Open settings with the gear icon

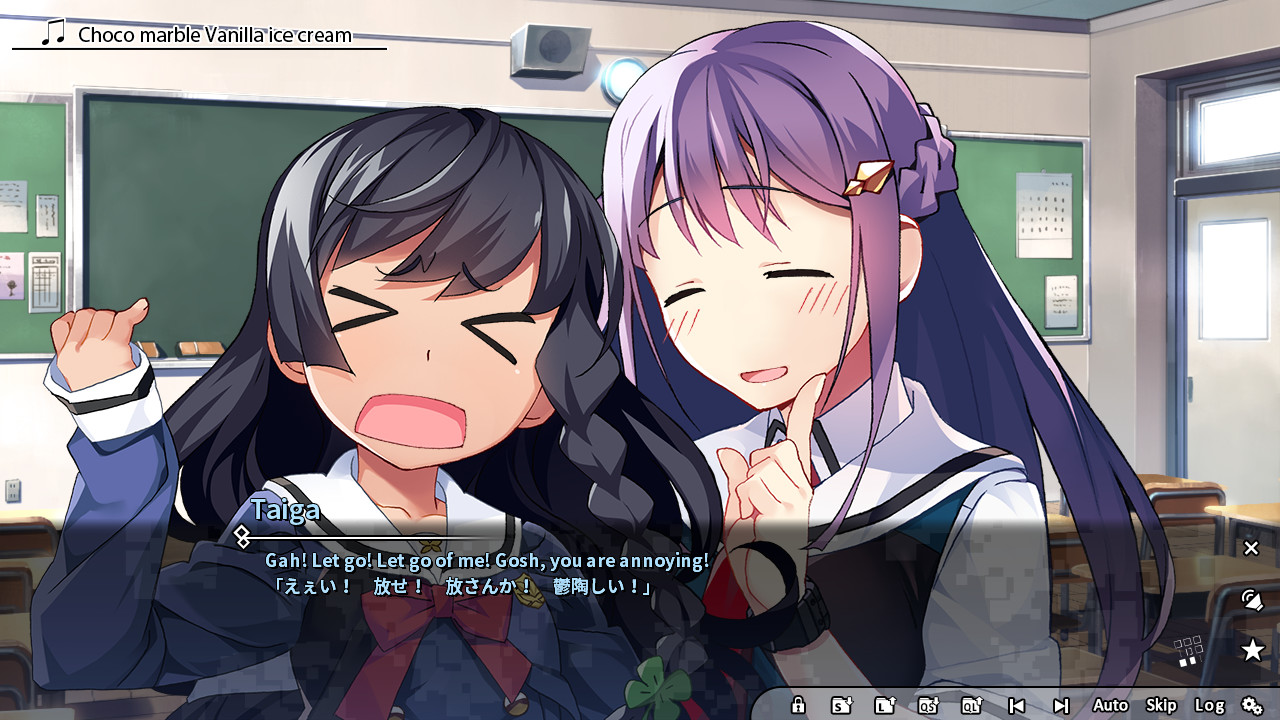tap(1254, 705)
